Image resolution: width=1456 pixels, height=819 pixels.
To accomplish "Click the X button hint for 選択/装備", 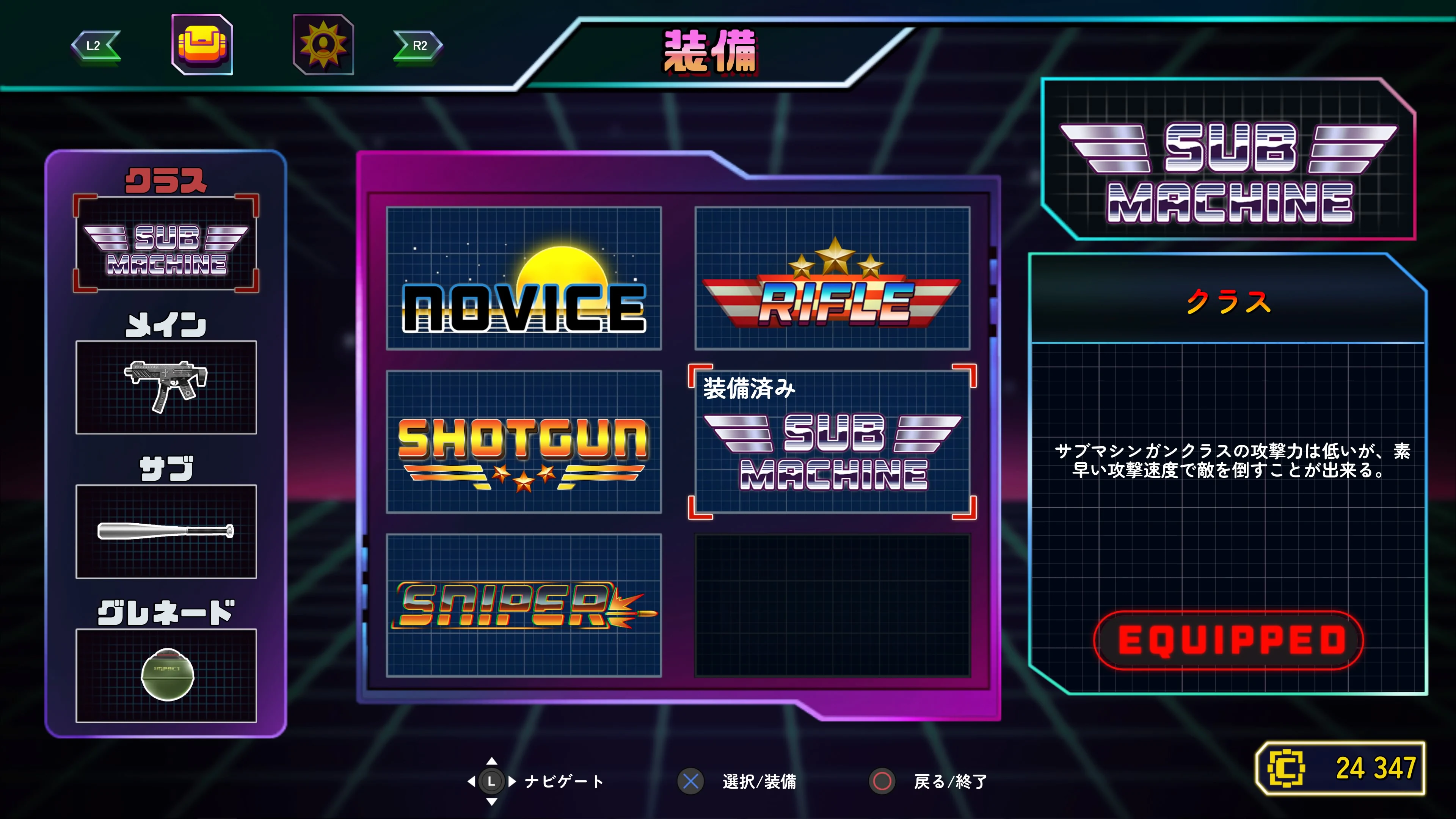I will coord(691,783).
